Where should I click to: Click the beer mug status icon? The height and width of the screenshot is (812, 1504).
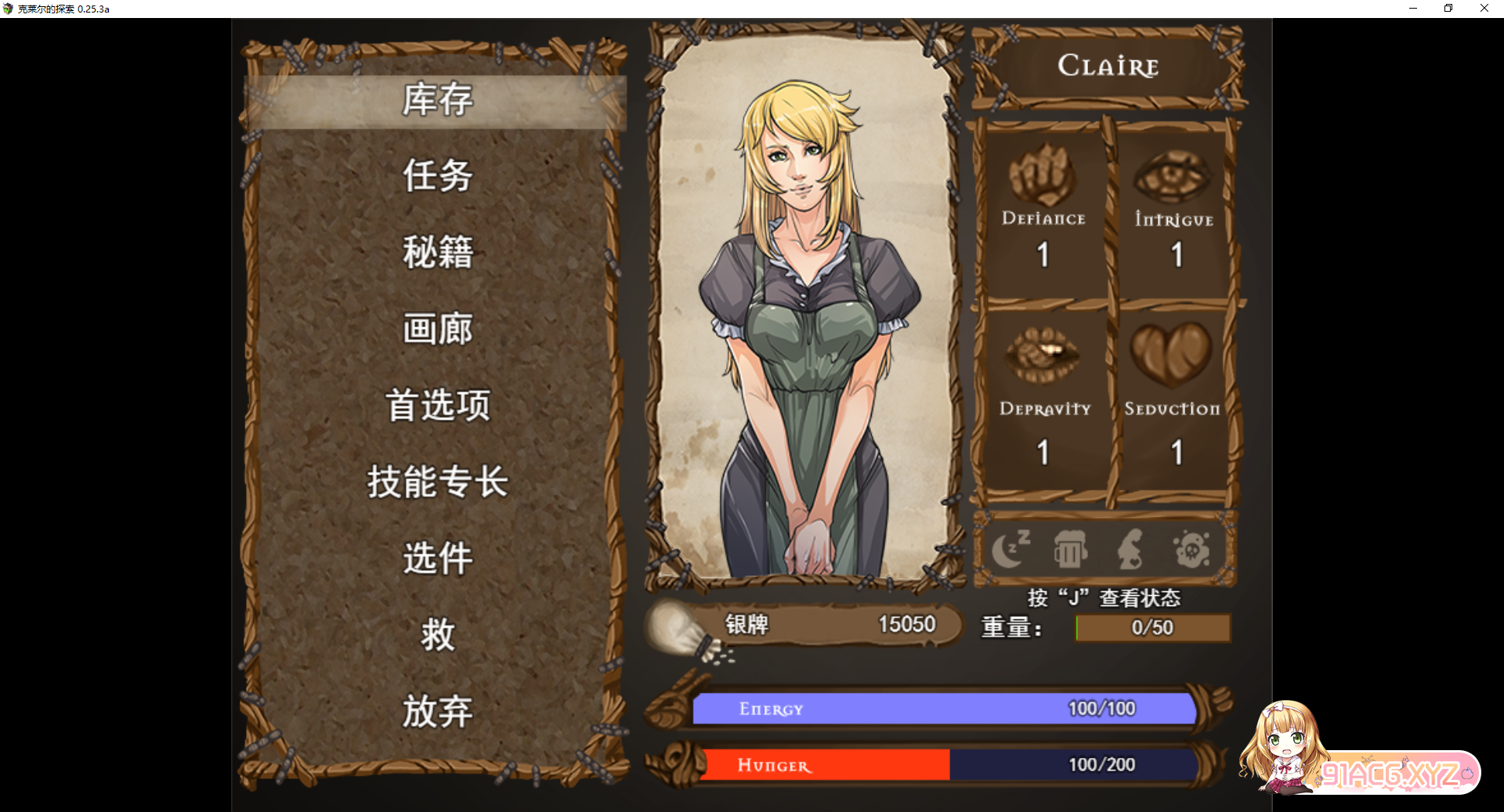[x=1070, y=549]
